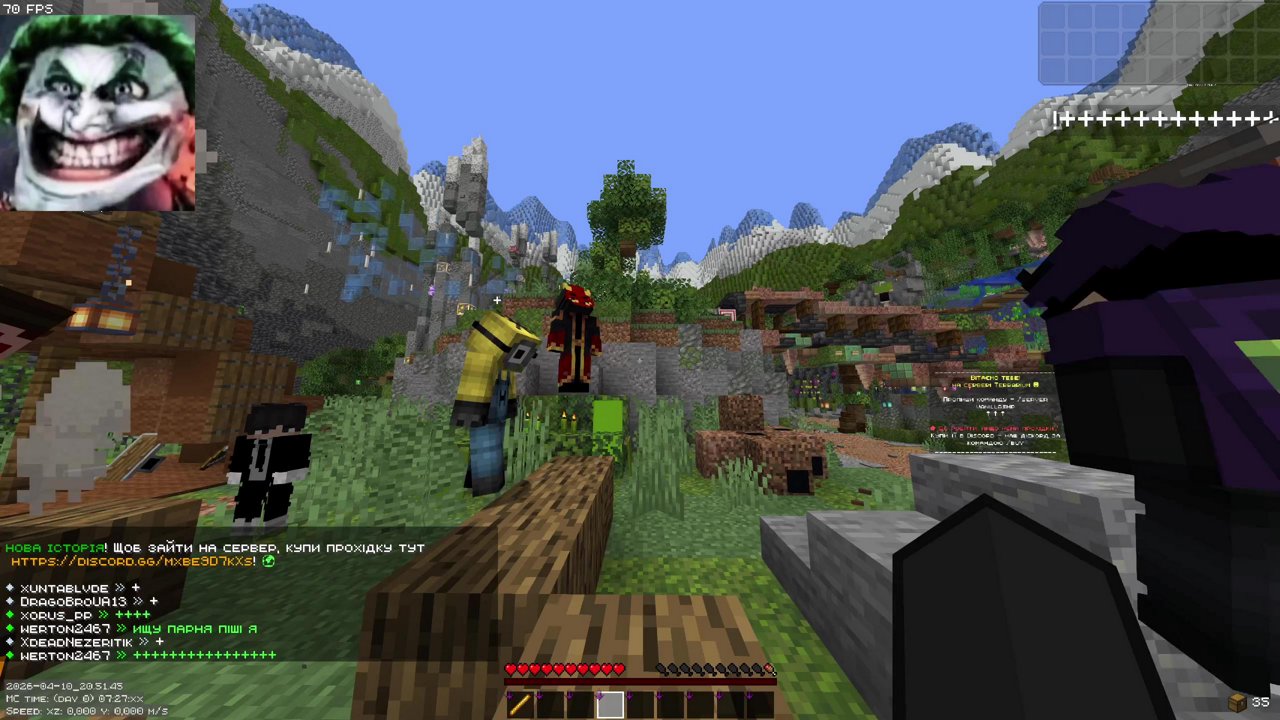
Task: Open the discord.gg/MXBE9D7KXS invite link
Action: tap(130, 561)
